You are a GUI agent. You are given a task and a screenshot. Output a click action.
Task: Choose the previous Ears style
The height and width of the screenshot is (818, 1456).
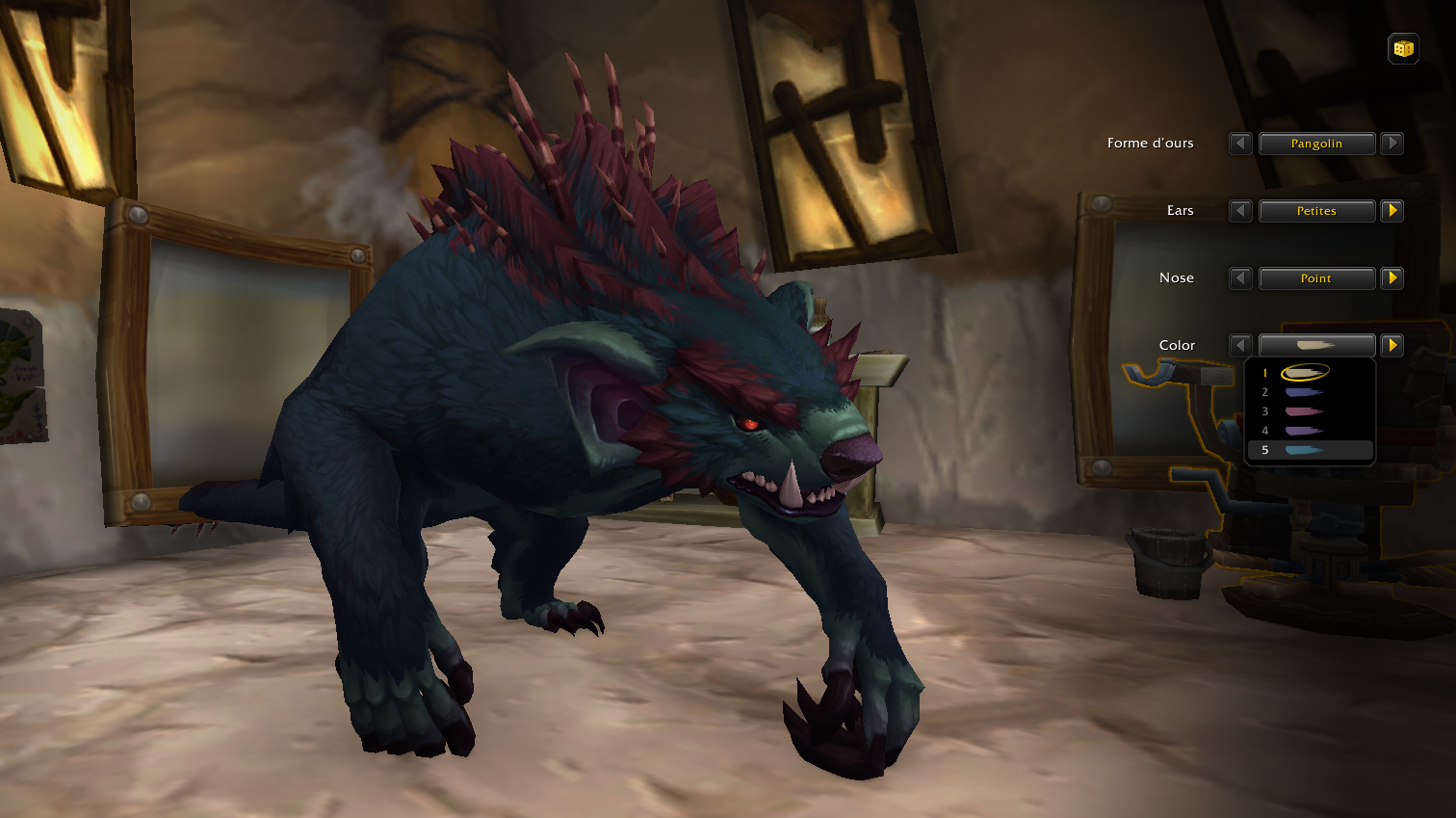point(1240,211)
